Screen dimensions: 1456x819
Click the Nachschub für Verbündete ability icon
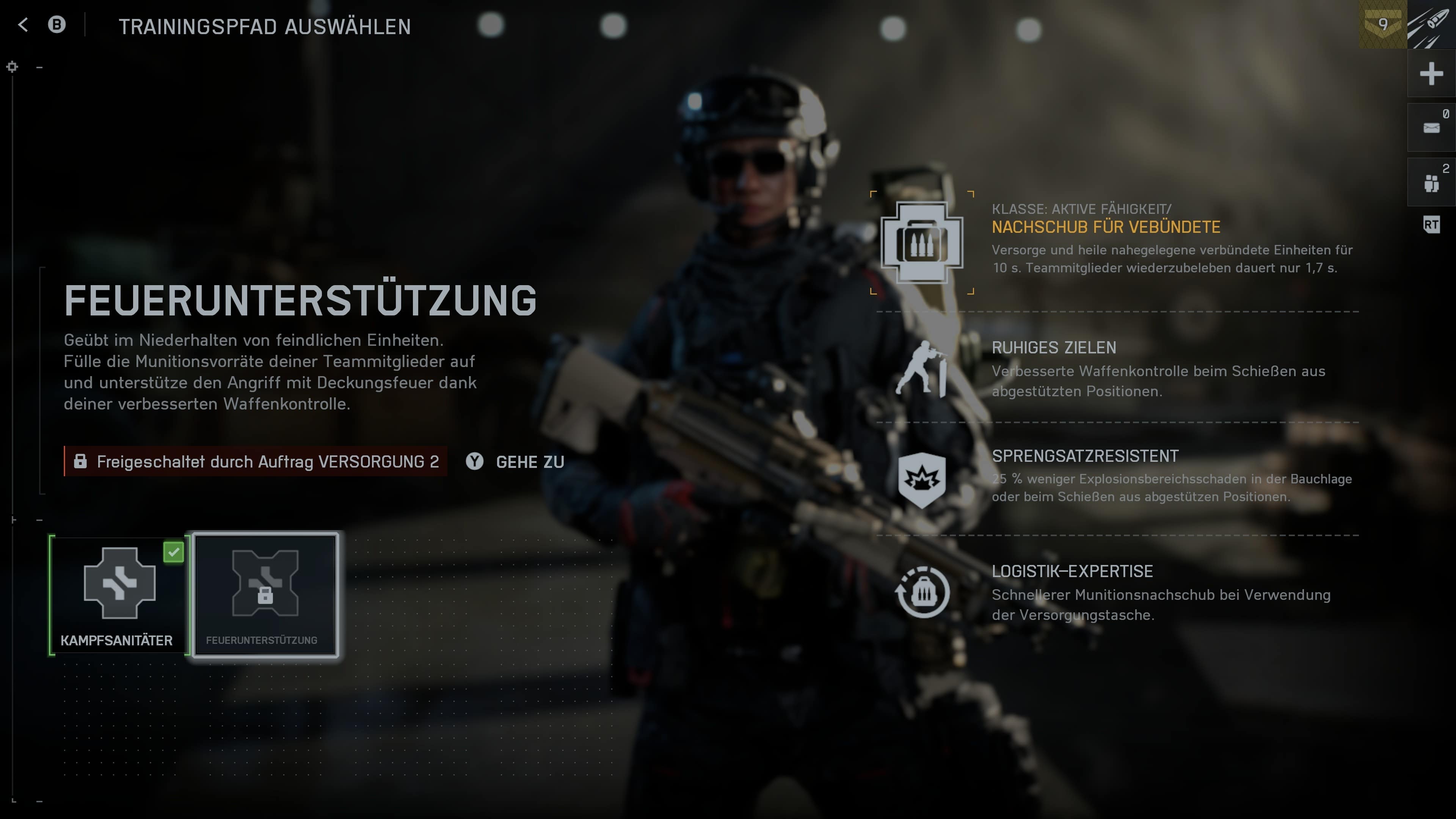coord(922,243)
